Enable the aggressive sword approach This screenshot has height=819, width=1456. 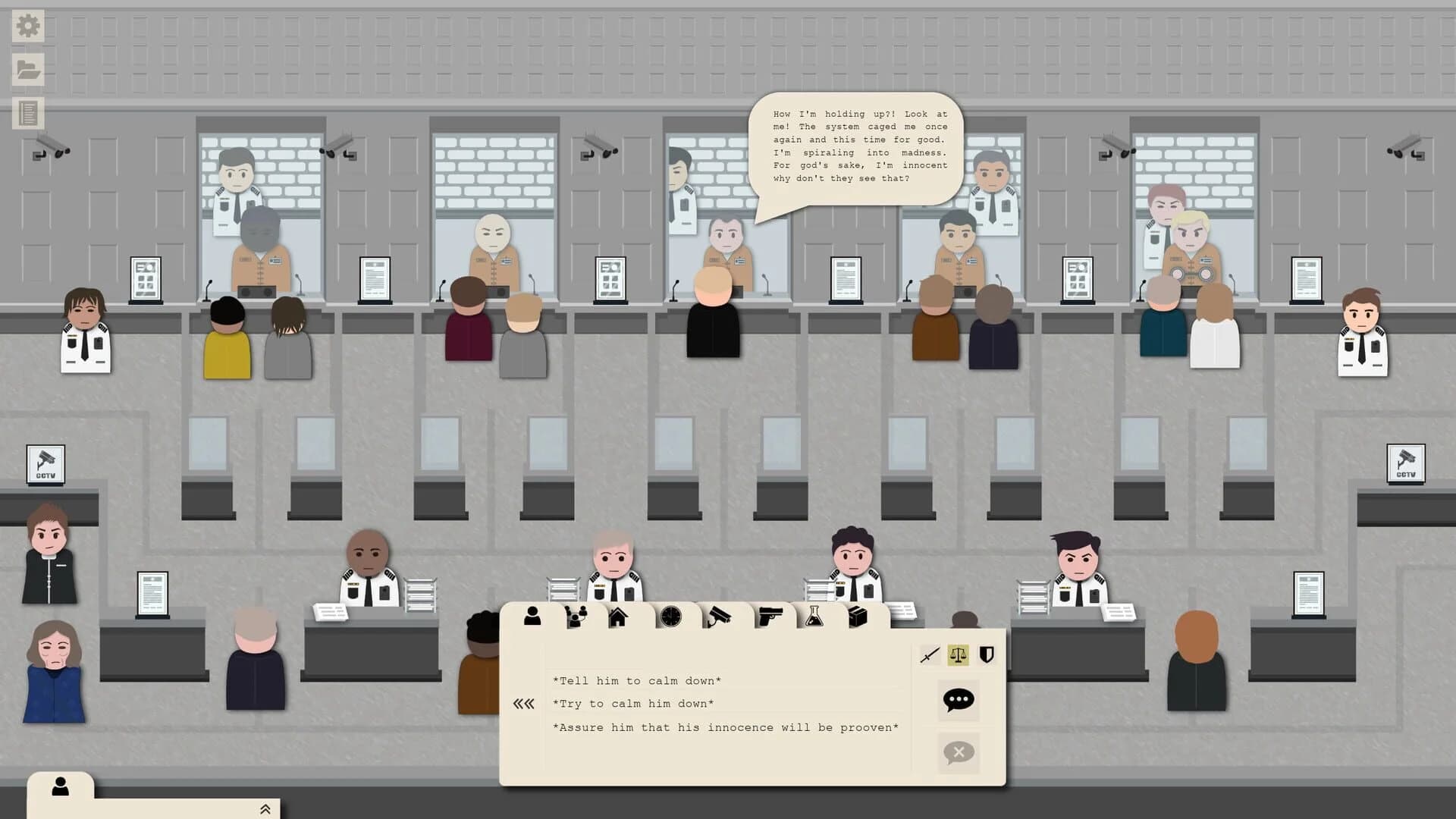(x=930, y=653)
